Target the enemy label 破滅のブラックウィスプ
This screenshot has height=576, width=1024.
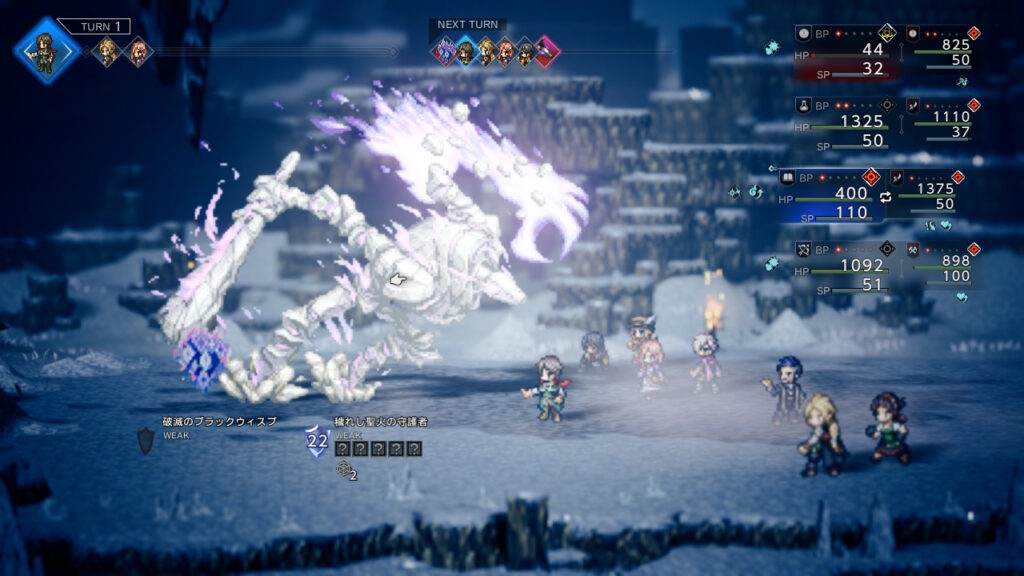(x=219, y=422)
